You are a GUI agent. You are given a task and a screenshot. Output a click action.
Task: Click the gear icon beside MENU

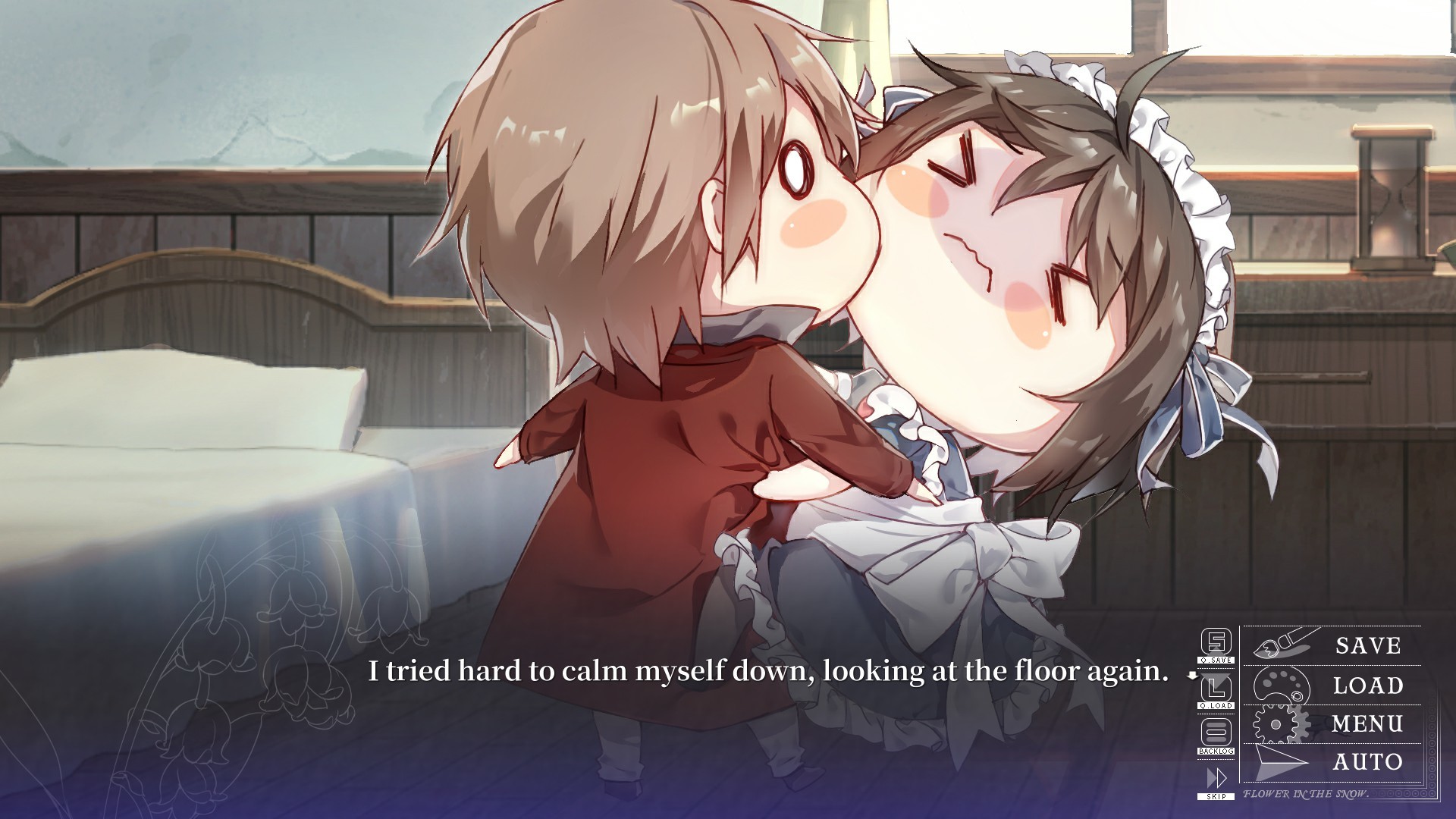coord(1276,724)
